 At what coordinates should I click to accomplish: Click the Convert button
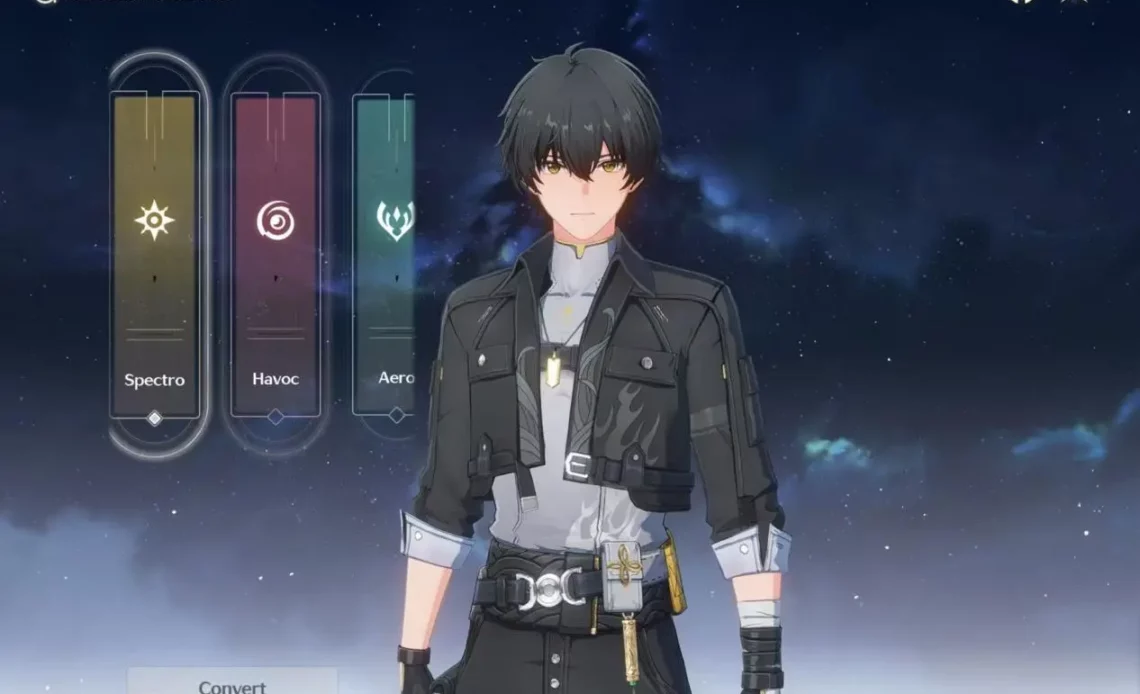(232, 685)
